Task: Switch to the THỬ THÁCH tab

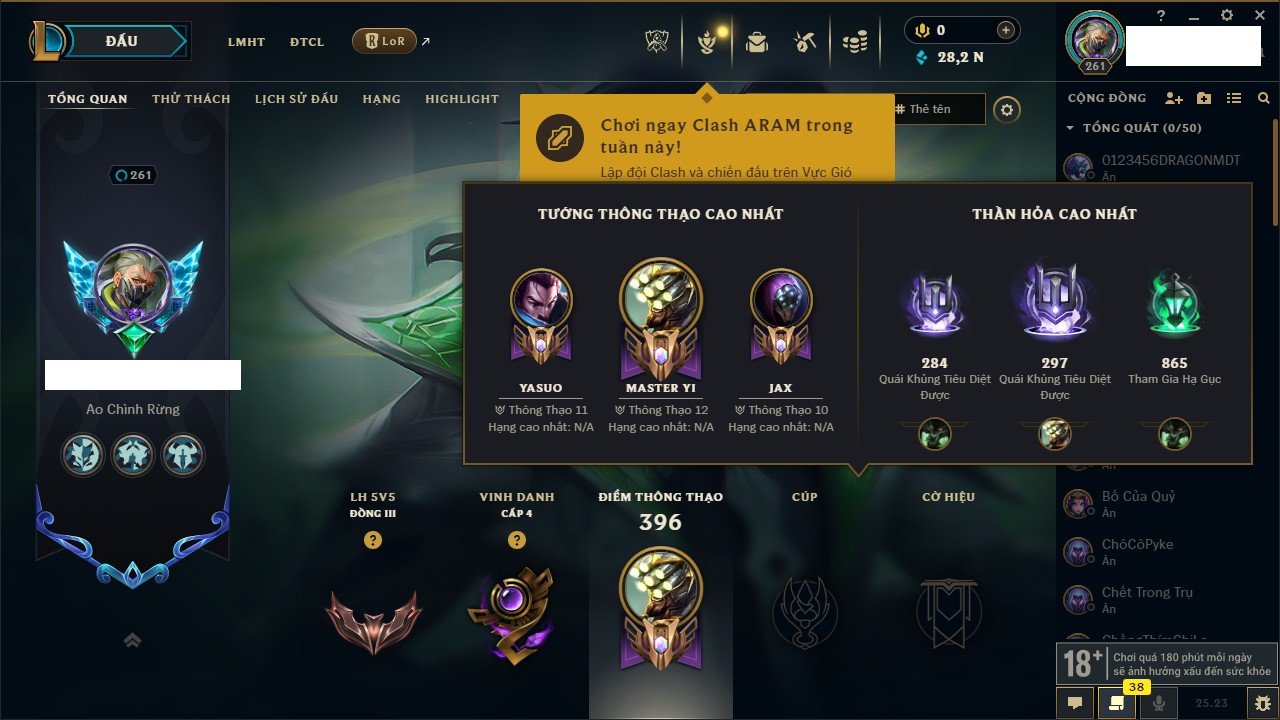Action: tap(191, 99)
